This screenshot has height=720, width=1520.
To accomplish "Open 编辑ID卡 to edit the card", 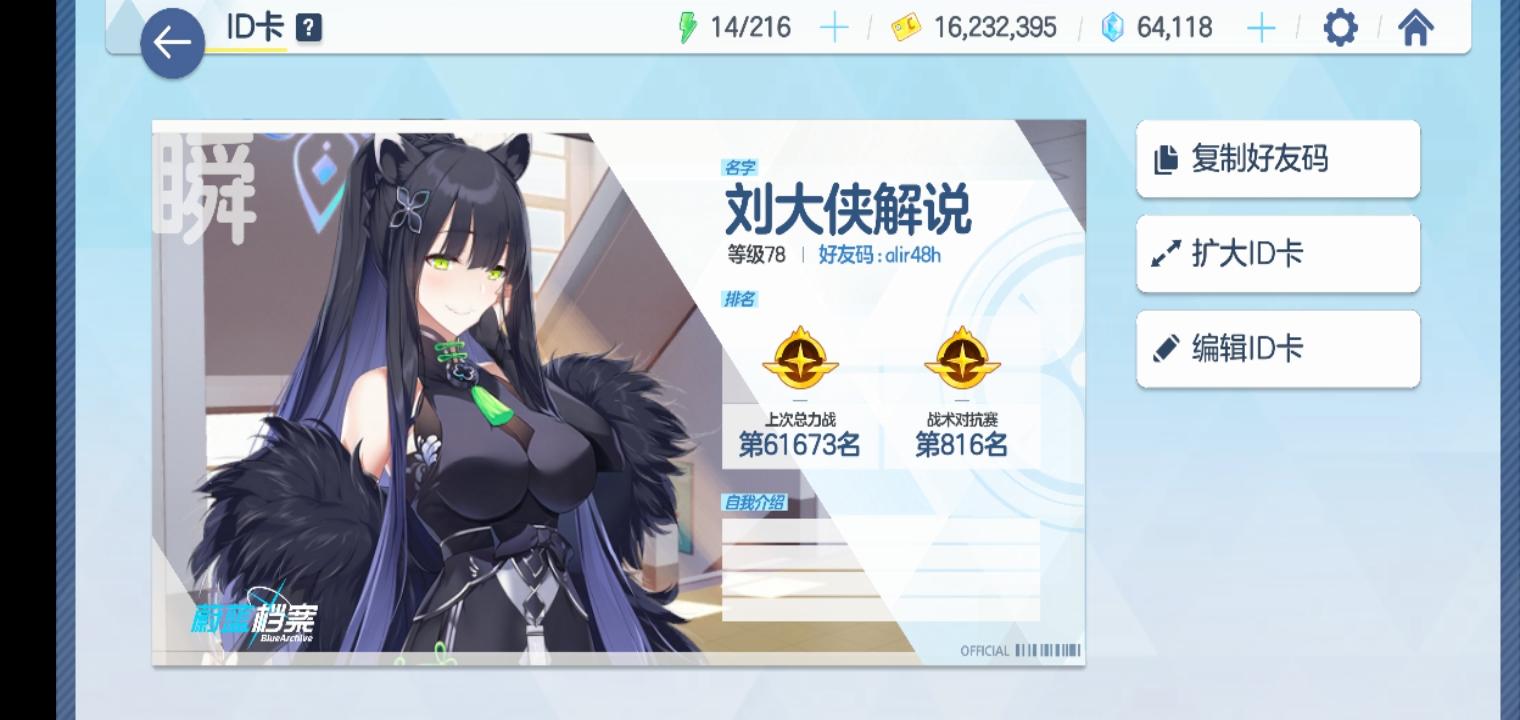I will (x=1278, y=348).
